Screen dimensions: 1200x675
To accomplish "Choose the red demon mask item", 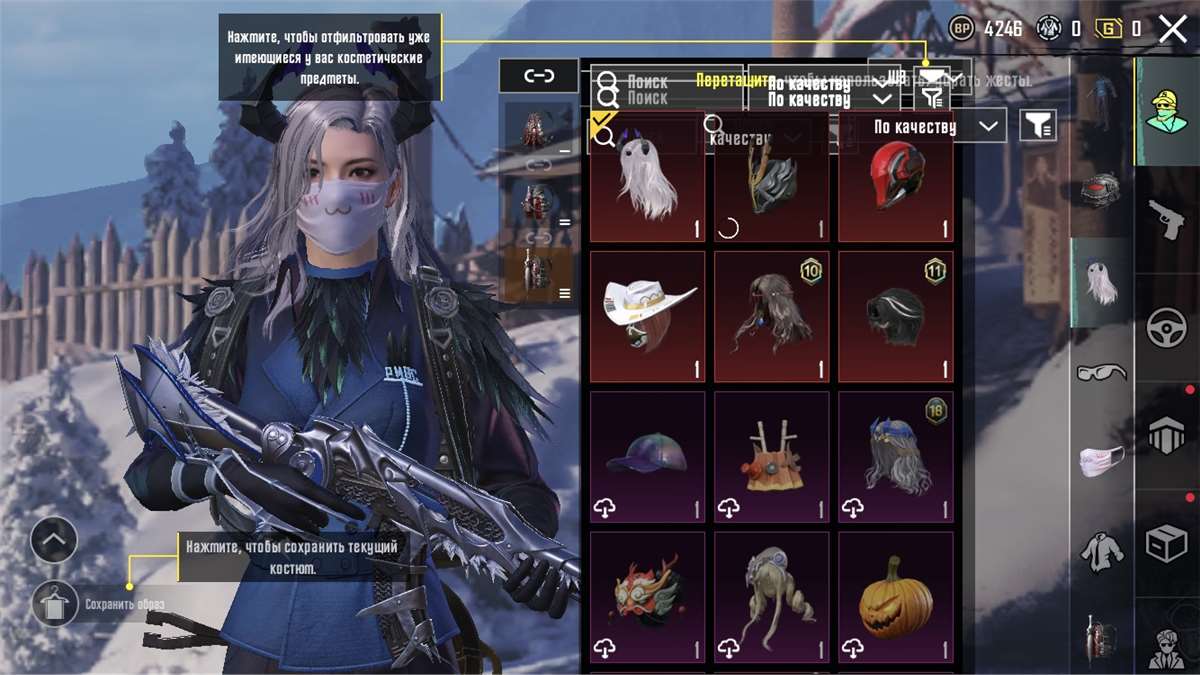I will [x=647, y=596].
